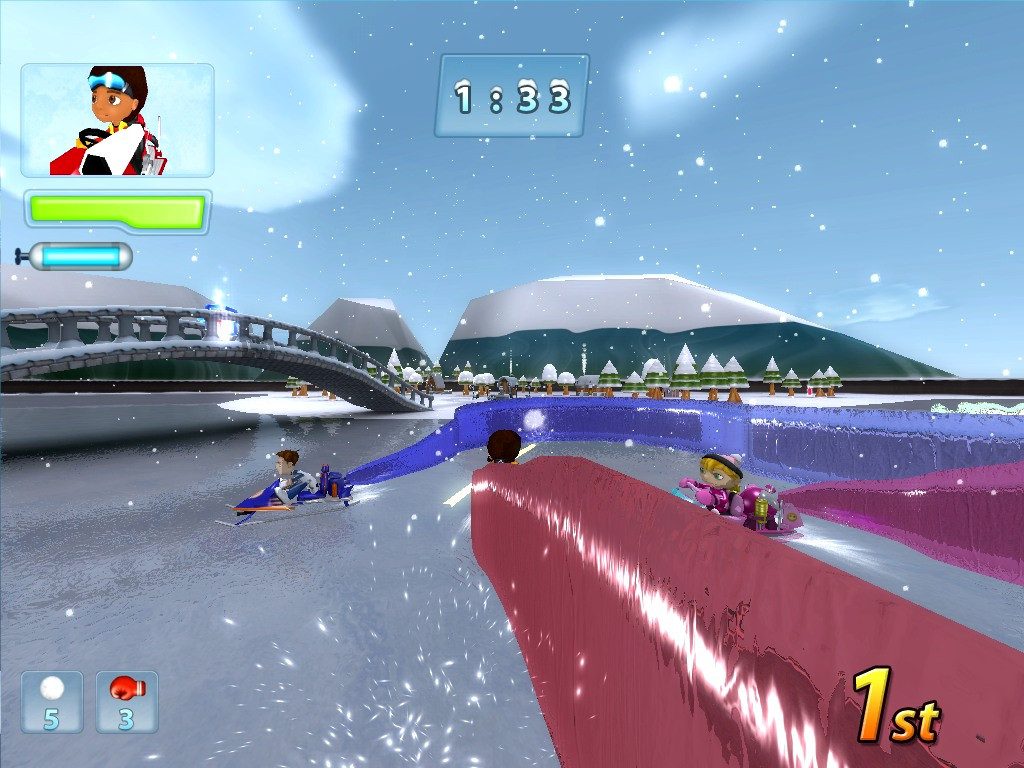Select the red boxing glove item slot
Image resolution: width=1024 pixels, height=768 pixels.
pyautogui.click(x=127, y=701)
